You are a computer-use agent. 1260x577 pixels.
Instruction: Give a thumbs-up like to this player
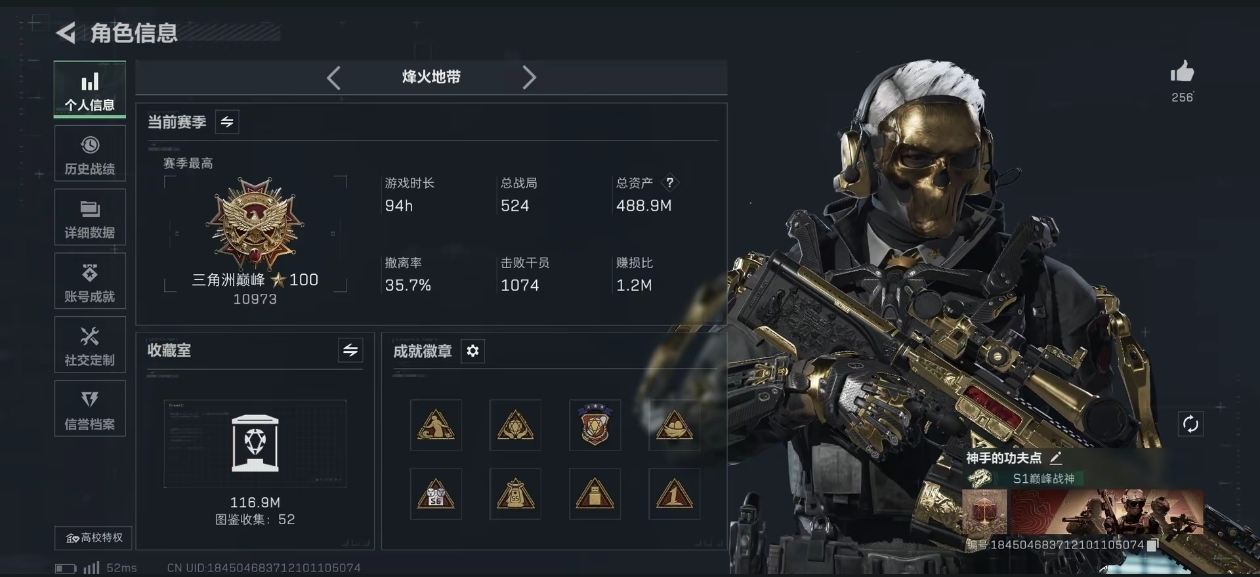click(x=1182, y=72)
